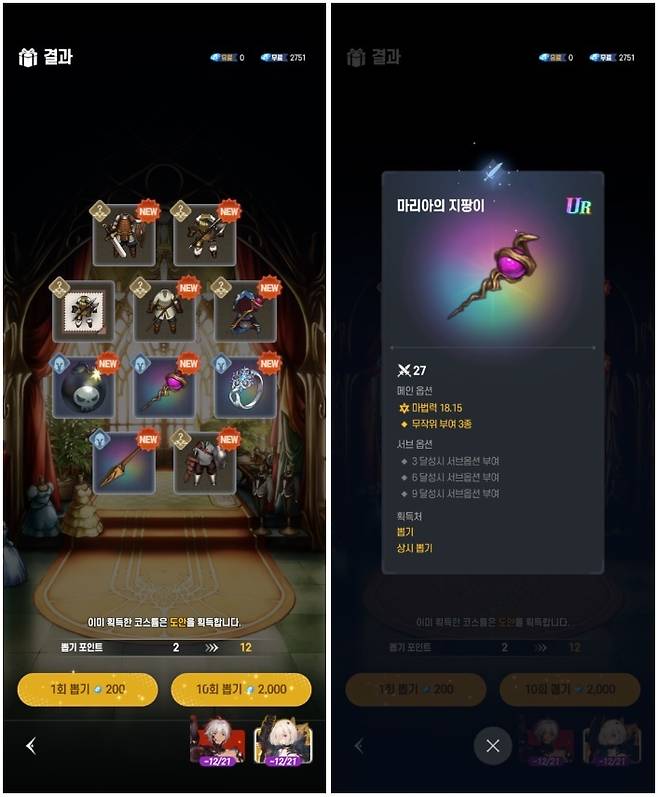The height and width of the screenshot is (797, 658).
Task: Open the bright blonde character banner
Action: pyautogui.click(x=283, y=743)
